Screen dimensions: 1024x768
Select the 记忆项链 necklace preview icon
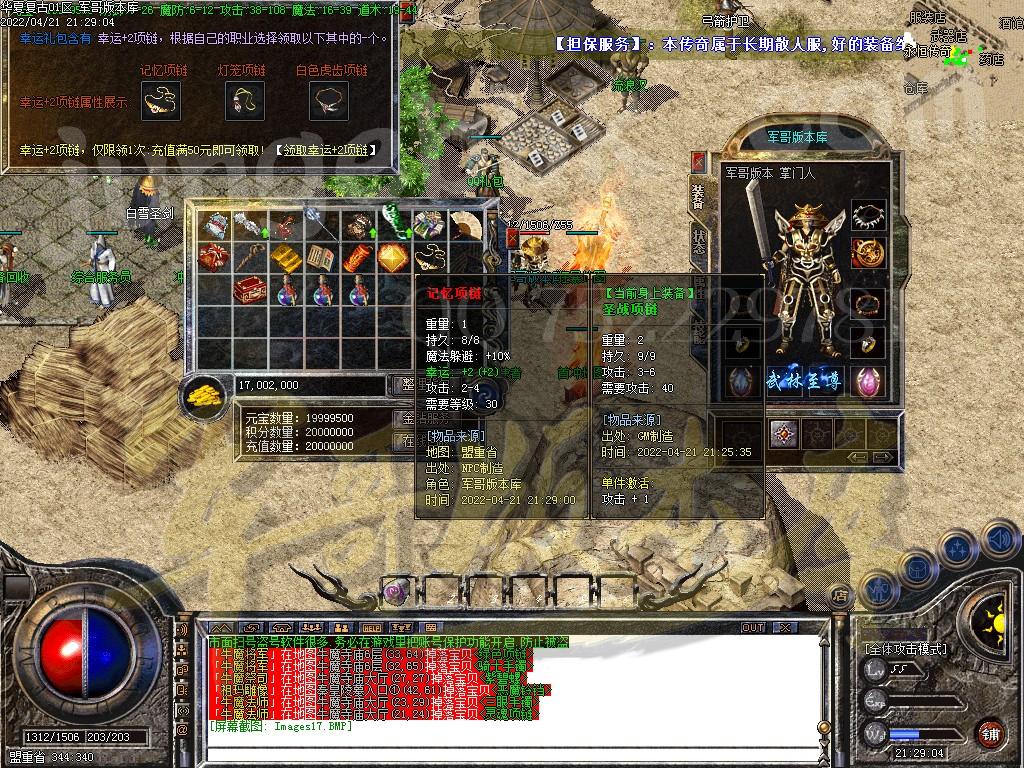(159, 101)
